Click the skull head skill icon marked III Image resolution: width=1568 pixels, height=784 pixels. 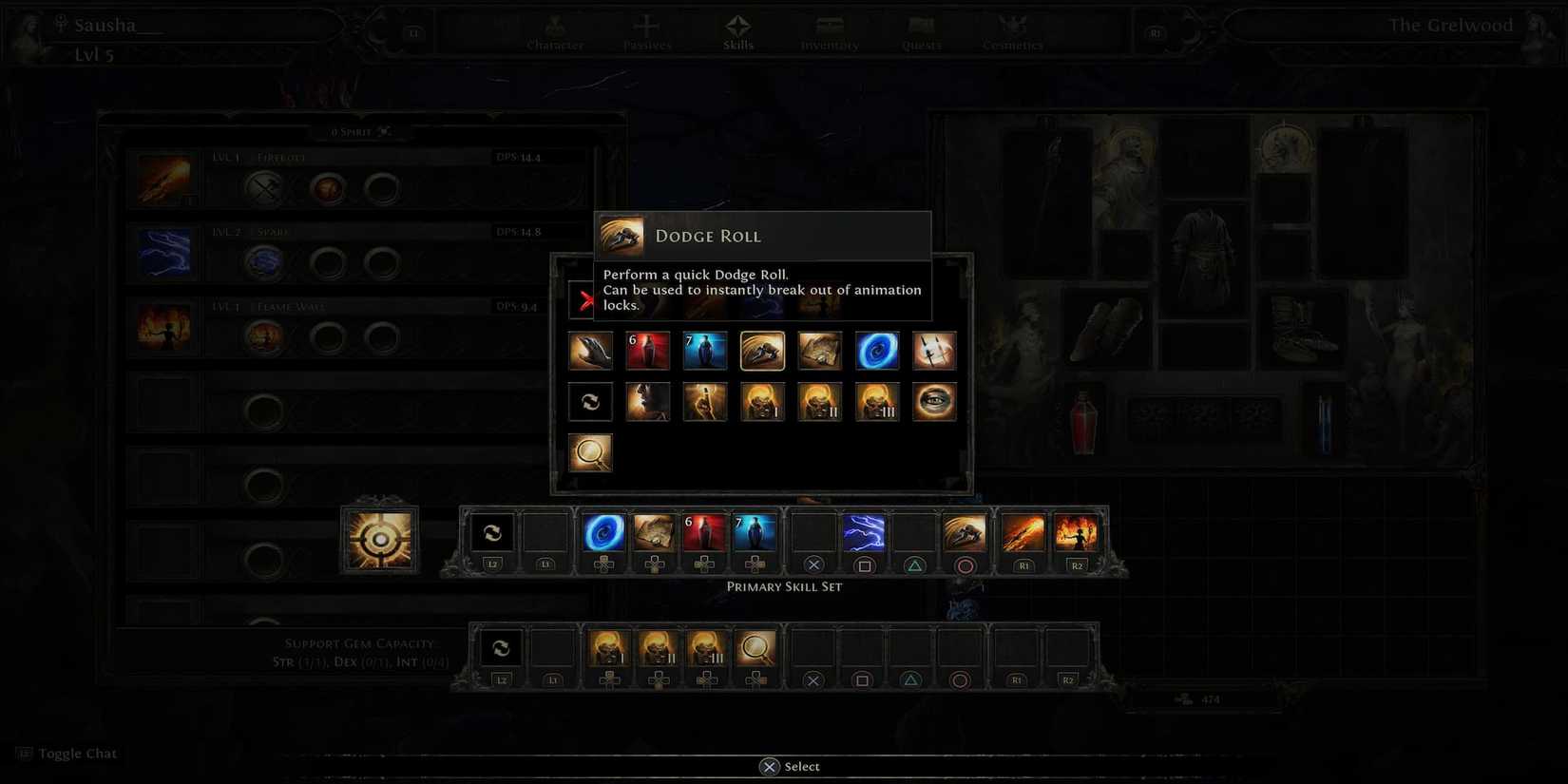[x=876, y=401]
